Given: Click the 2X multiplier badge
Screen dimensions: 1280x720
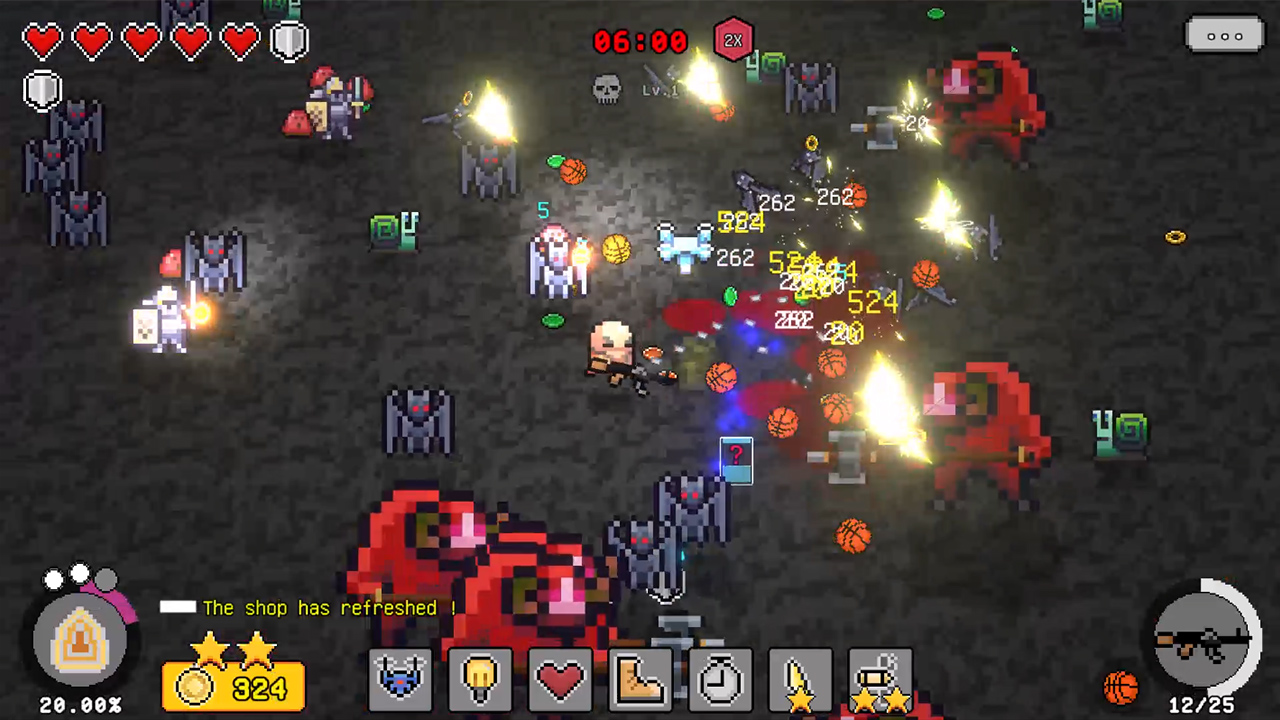Looking at the screenshot, I should (733, 40).
